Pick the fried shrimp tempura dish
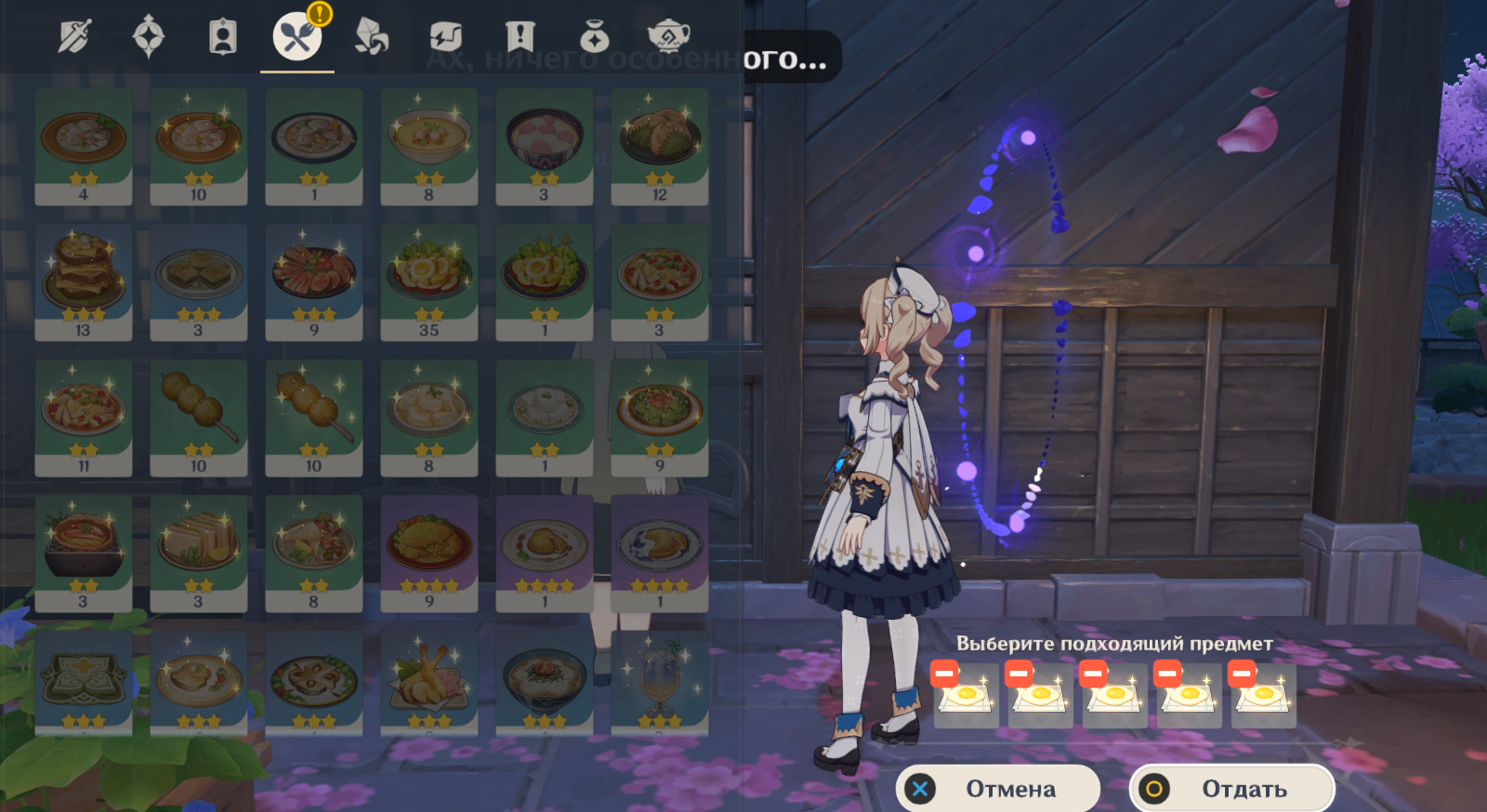Screen dimensions: 1487x812 tap(429, 683)
